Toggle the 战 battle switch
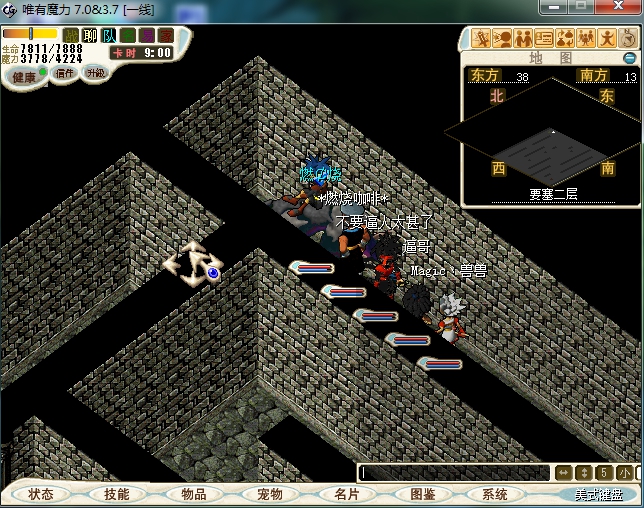 pos(71,36)
